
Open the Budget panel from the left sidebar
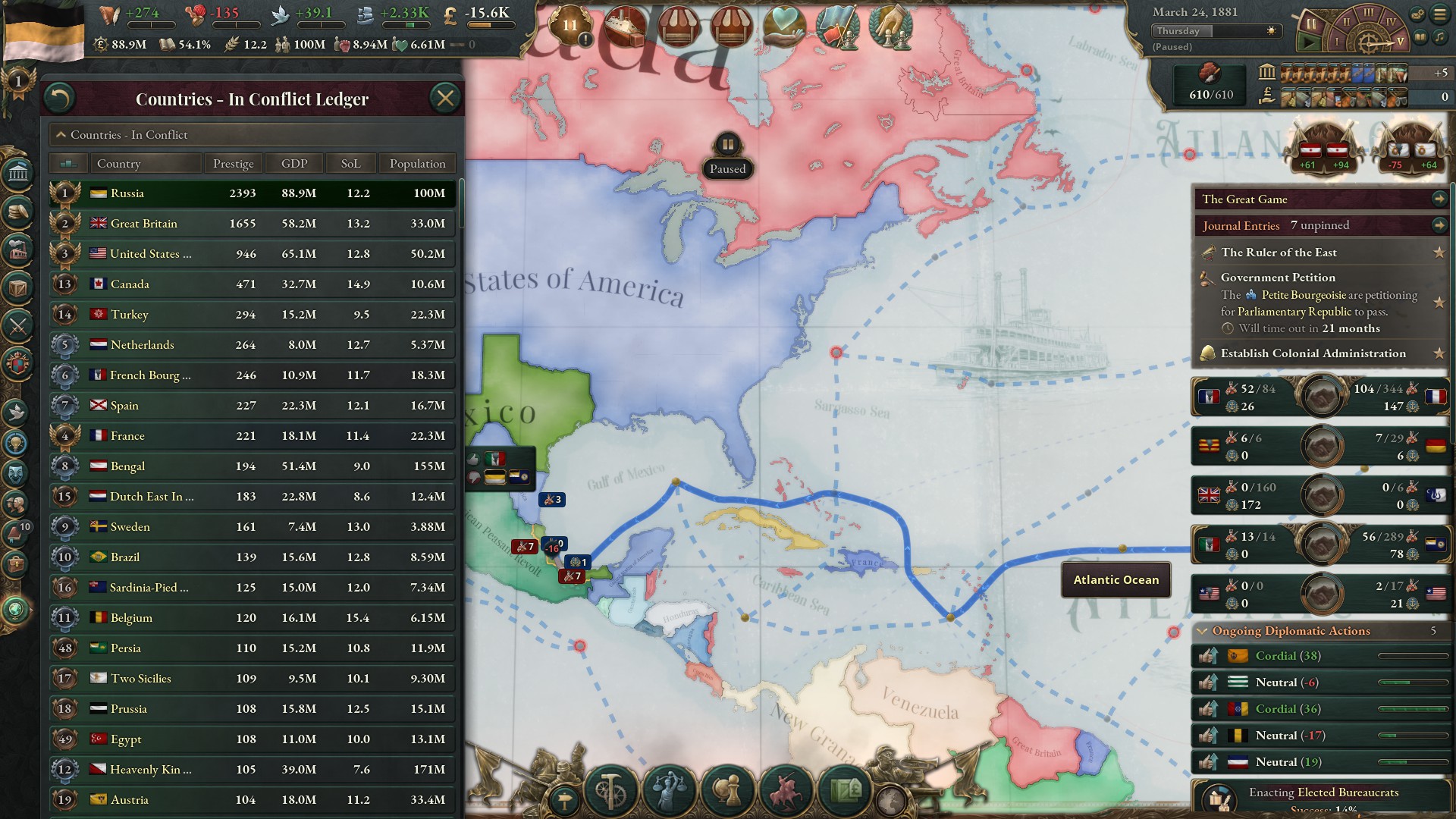[16, 209]
